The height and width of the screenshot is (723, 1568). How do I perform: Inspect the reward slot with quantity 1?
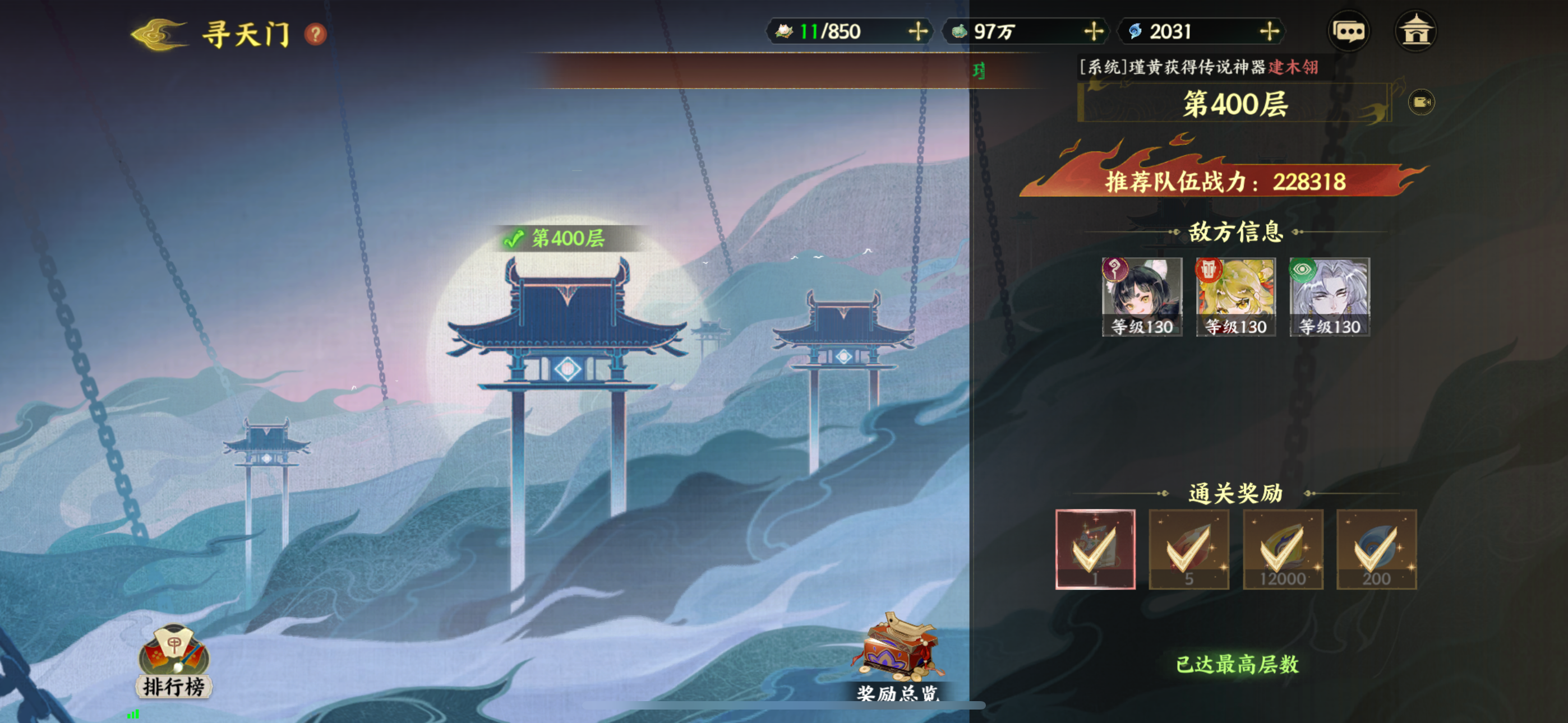click(x=1095, y=549)
